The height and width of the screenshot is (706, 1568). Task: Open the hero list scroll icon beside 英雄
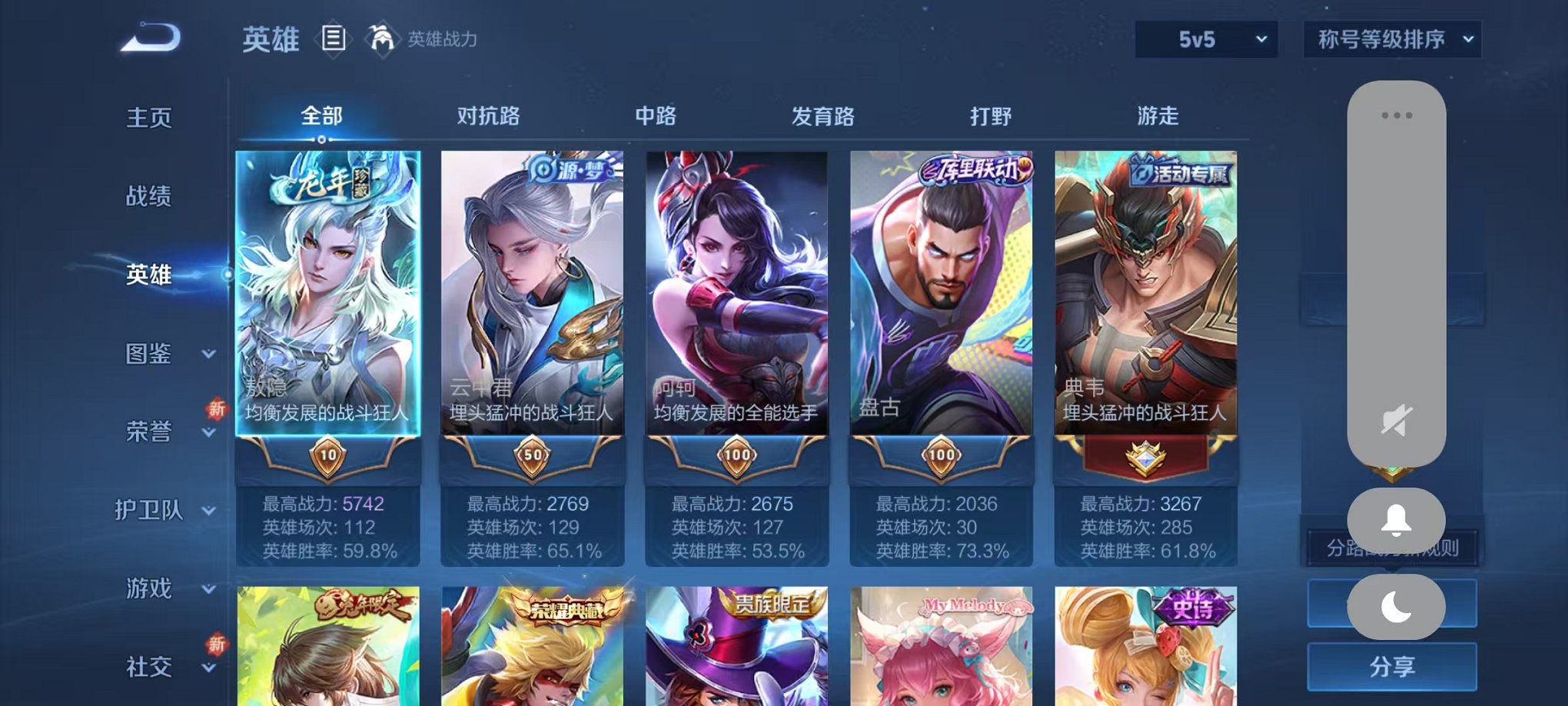(334, 38)
